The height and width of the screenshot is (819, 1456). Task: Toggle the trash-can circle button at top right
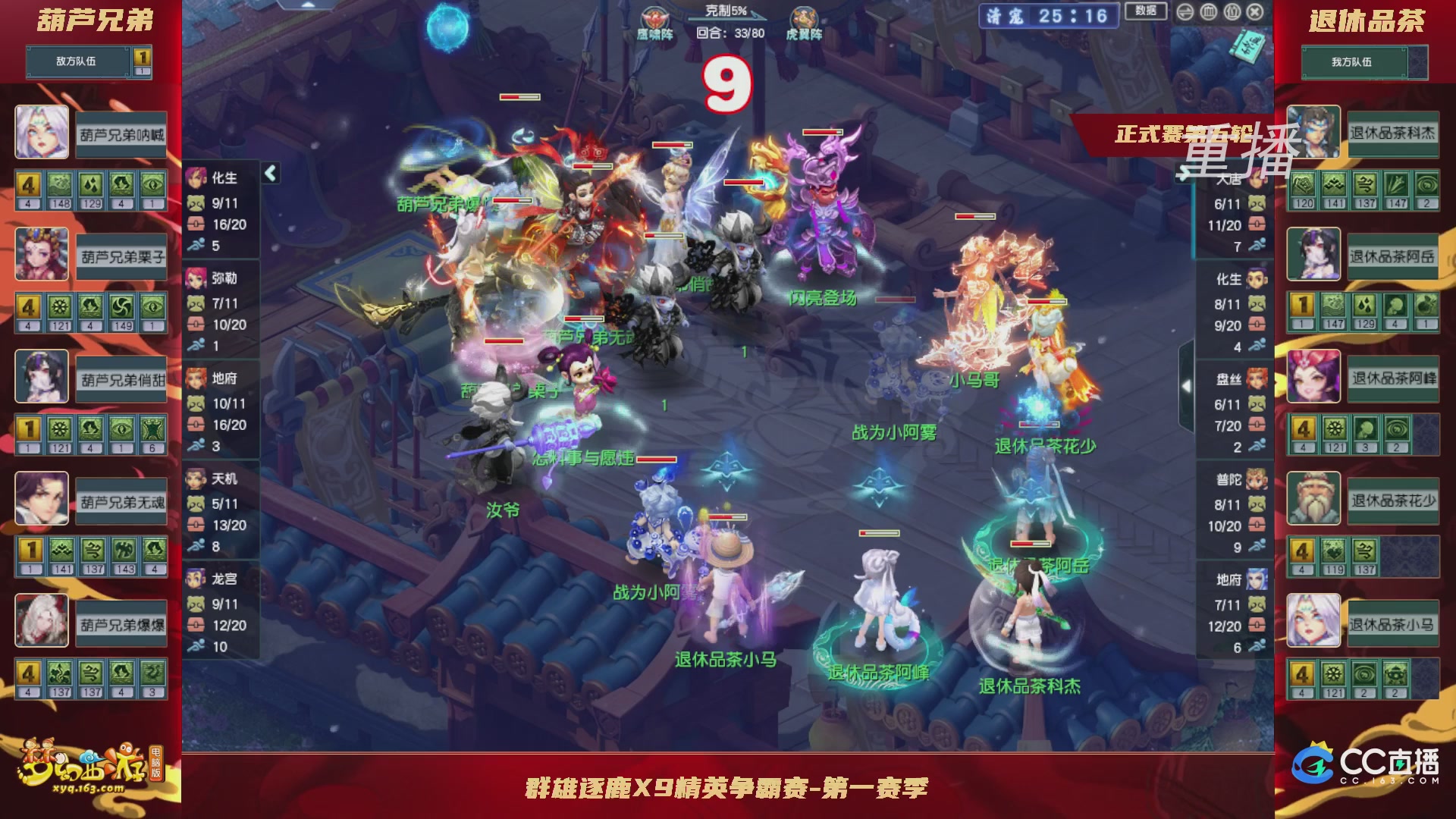(1208, 12)
